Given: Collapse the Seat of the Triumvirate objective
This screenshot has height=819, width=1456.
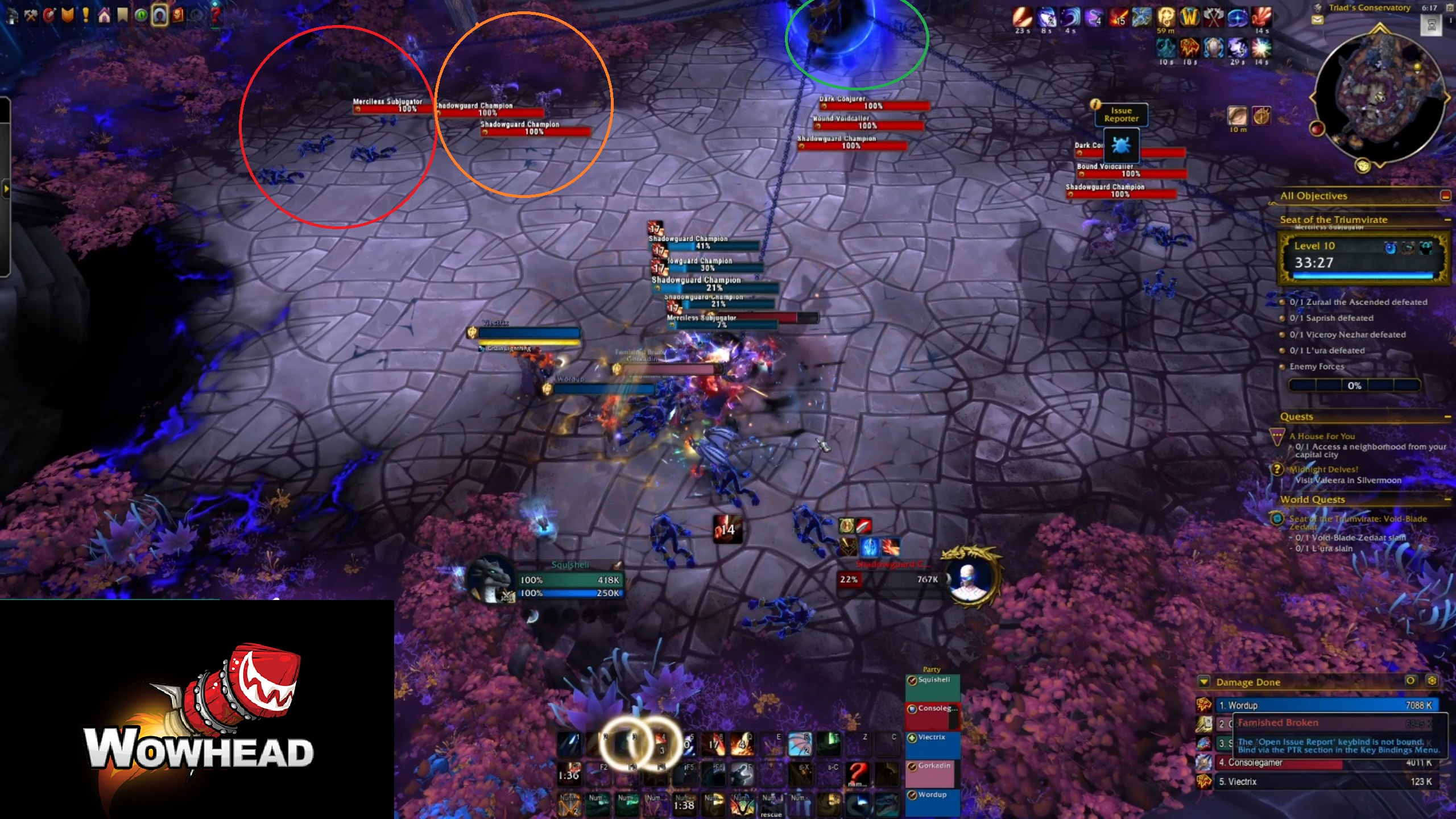Looking at the screenshot, I should pyautogui.click(x=1448, y=220).
